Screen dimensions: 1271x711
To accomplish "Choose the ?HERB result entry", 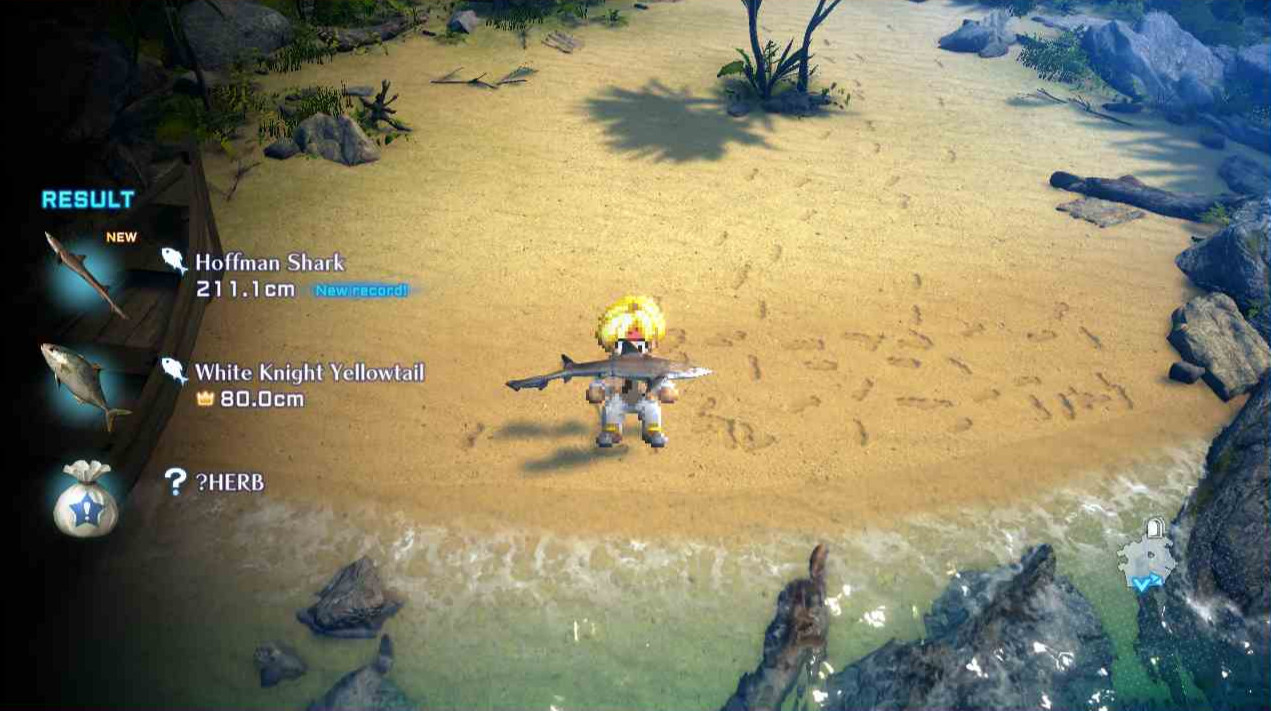I will pyautogui.click(x=229, y=482).
